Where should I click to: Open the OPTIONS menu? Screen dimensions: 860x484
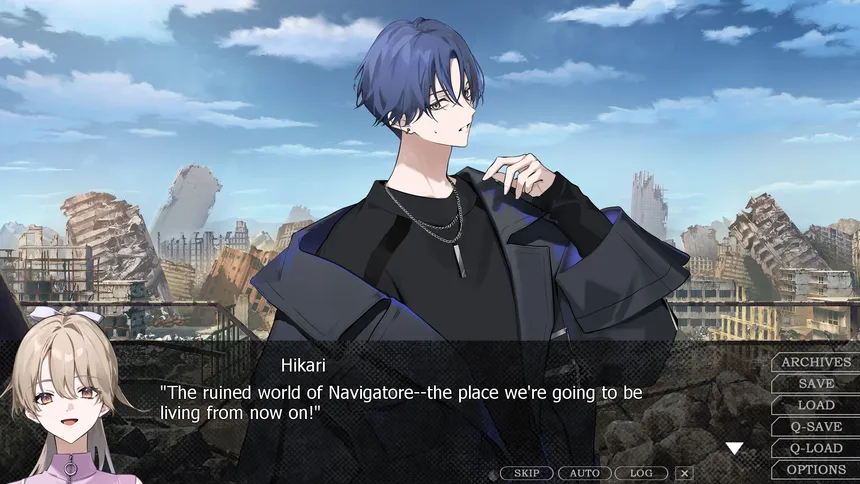tap(815, 470)
